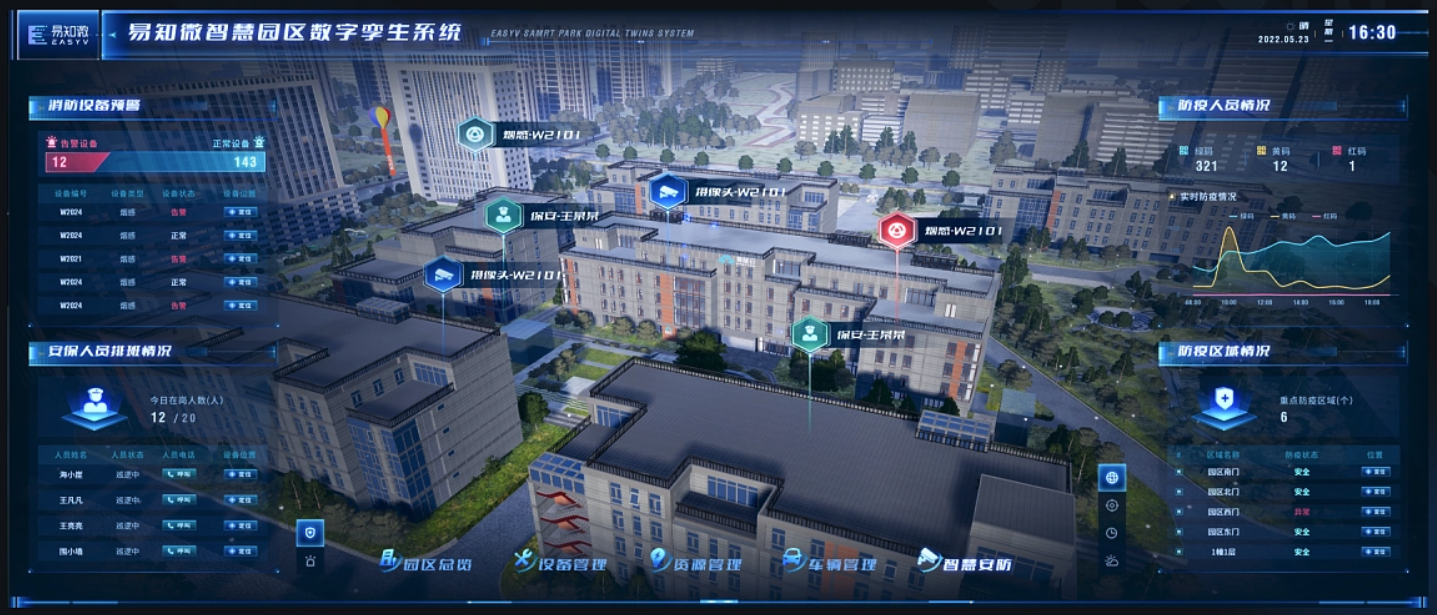This screenshot has height=615, width=1437.
Task: Click the alarm light icon below the shield
Action: (x=310, y=561)
